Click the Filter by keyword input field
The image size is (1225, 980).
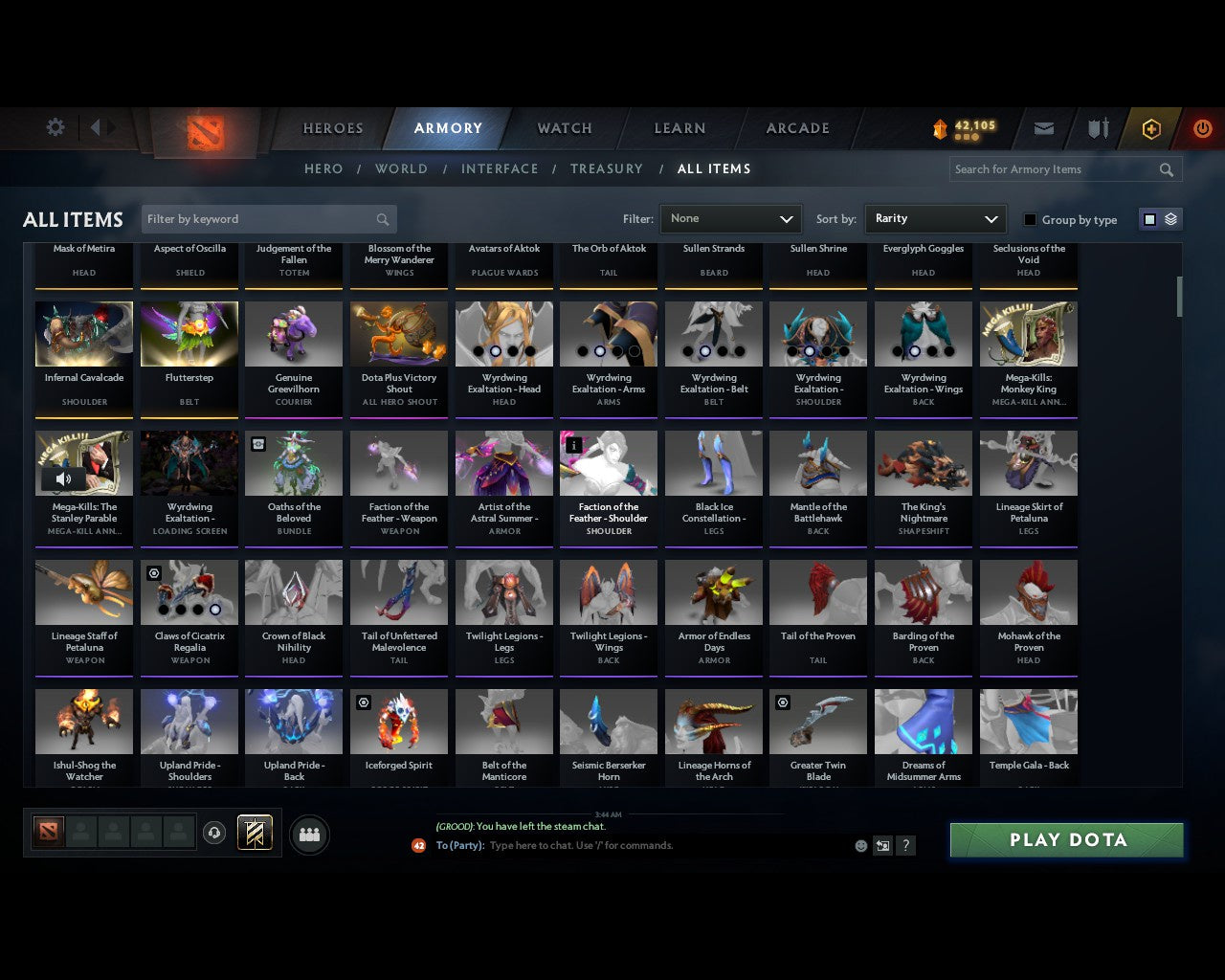click(x=258, y=218)
